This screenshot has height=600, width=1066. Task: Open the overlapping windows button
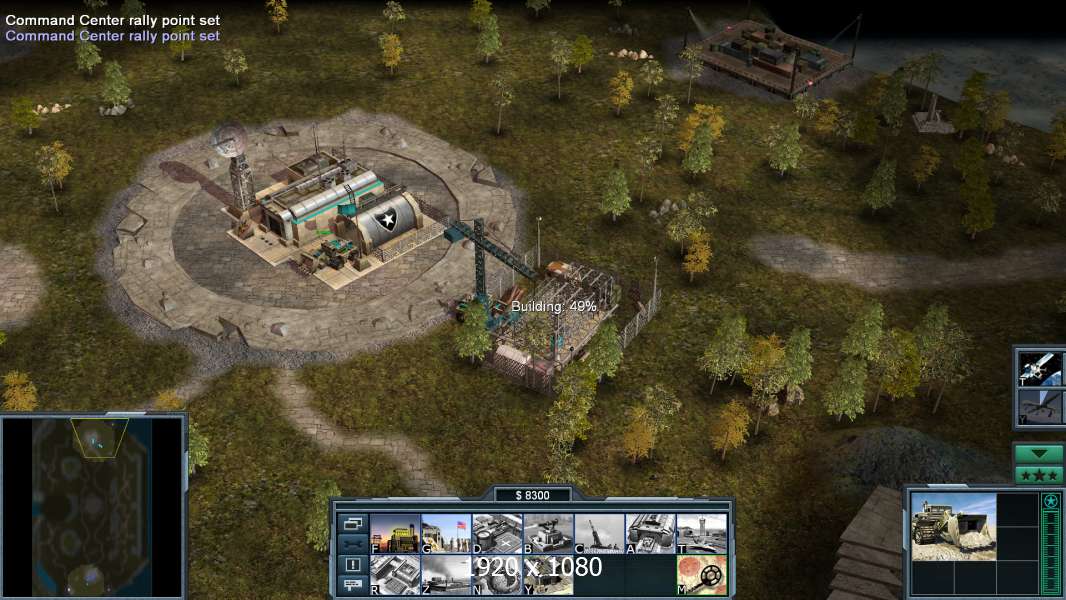tap(353, 523)
